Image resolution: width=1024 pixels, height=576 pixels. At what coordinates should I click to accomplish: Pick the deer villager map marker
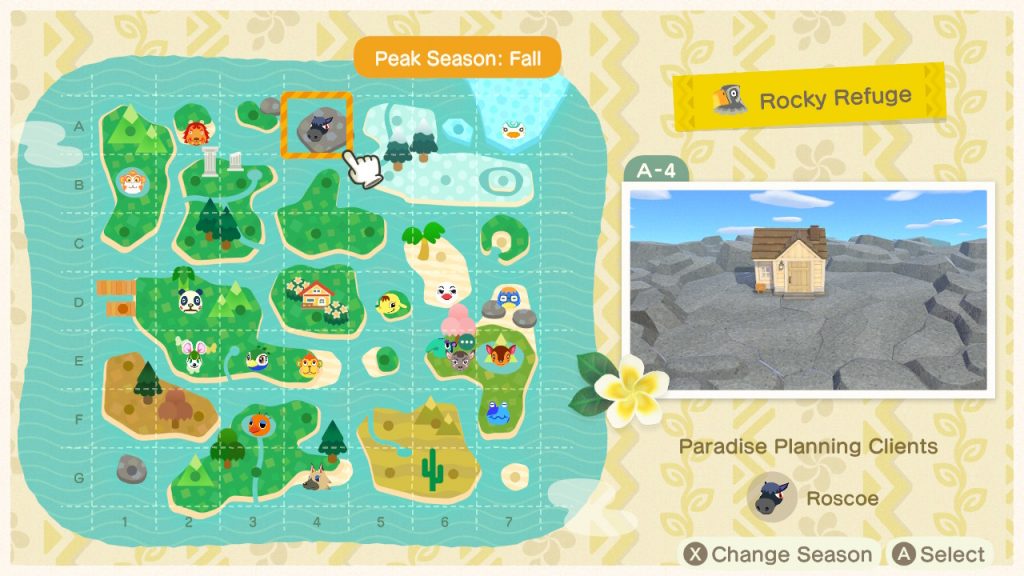497,352
